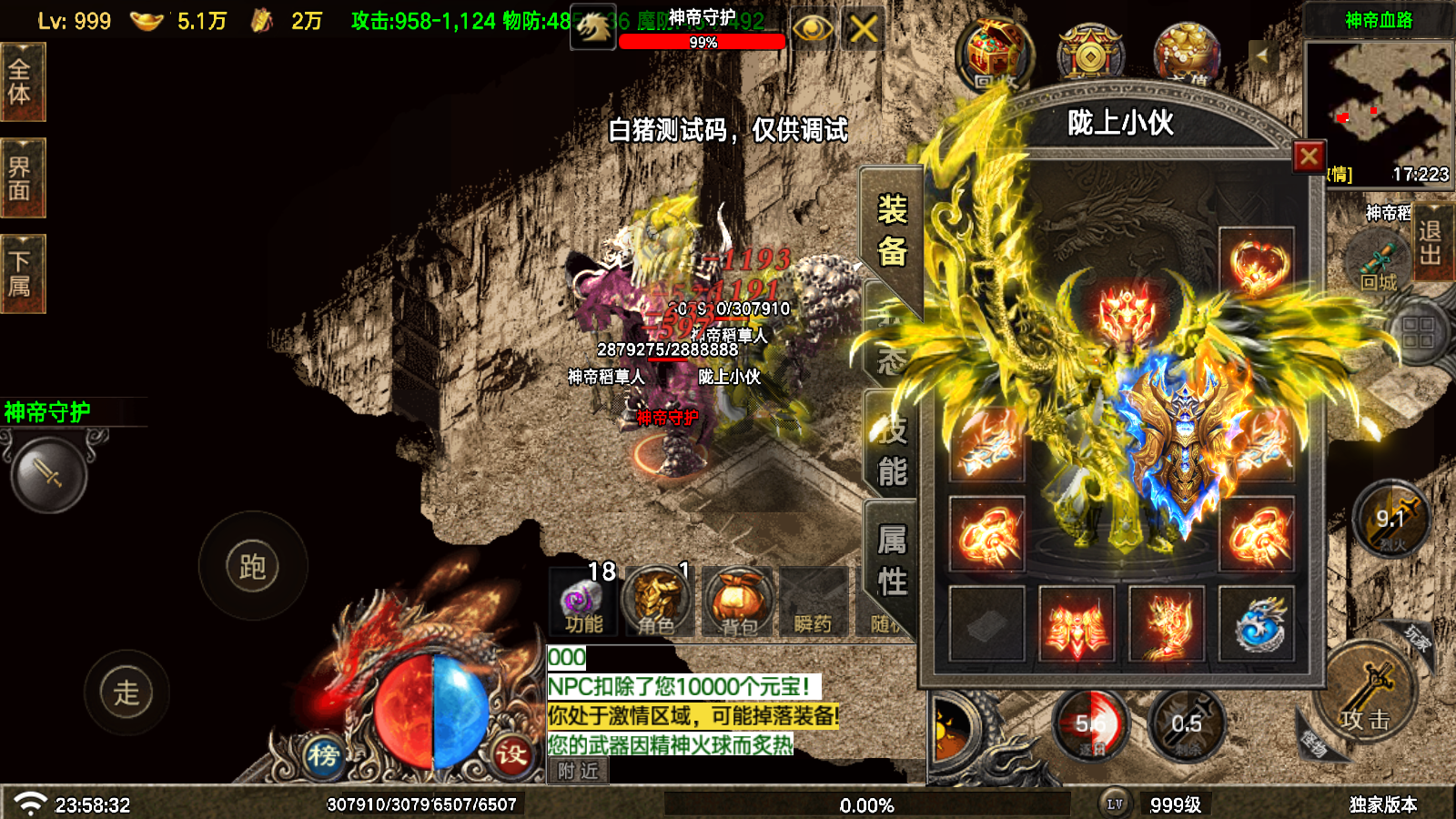
Task: Use the 瞬药 quick slot
Action: [813, 601]
